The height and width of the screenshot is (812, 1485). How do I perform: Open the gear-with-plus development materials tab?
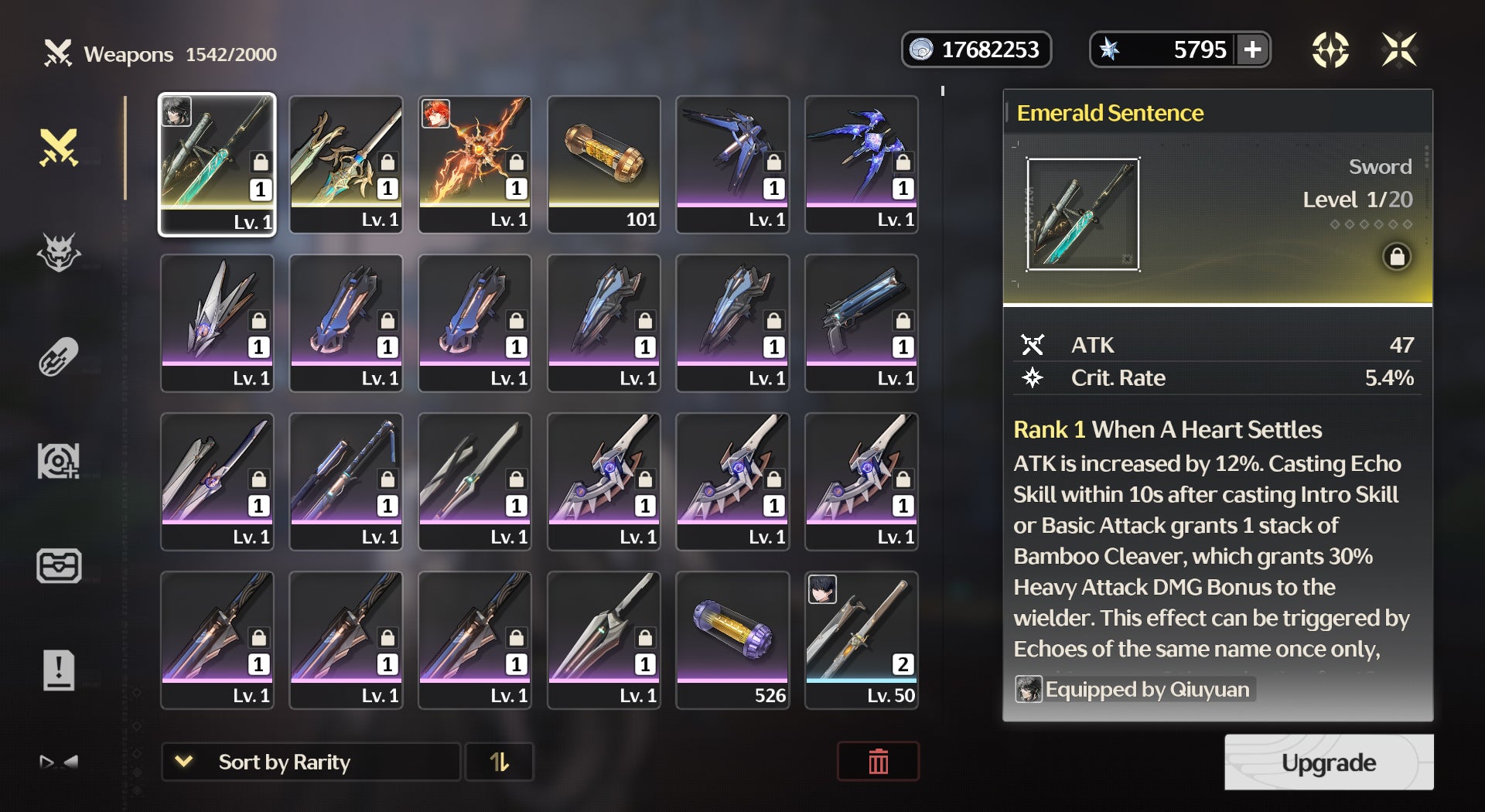[x=59, y=461]
